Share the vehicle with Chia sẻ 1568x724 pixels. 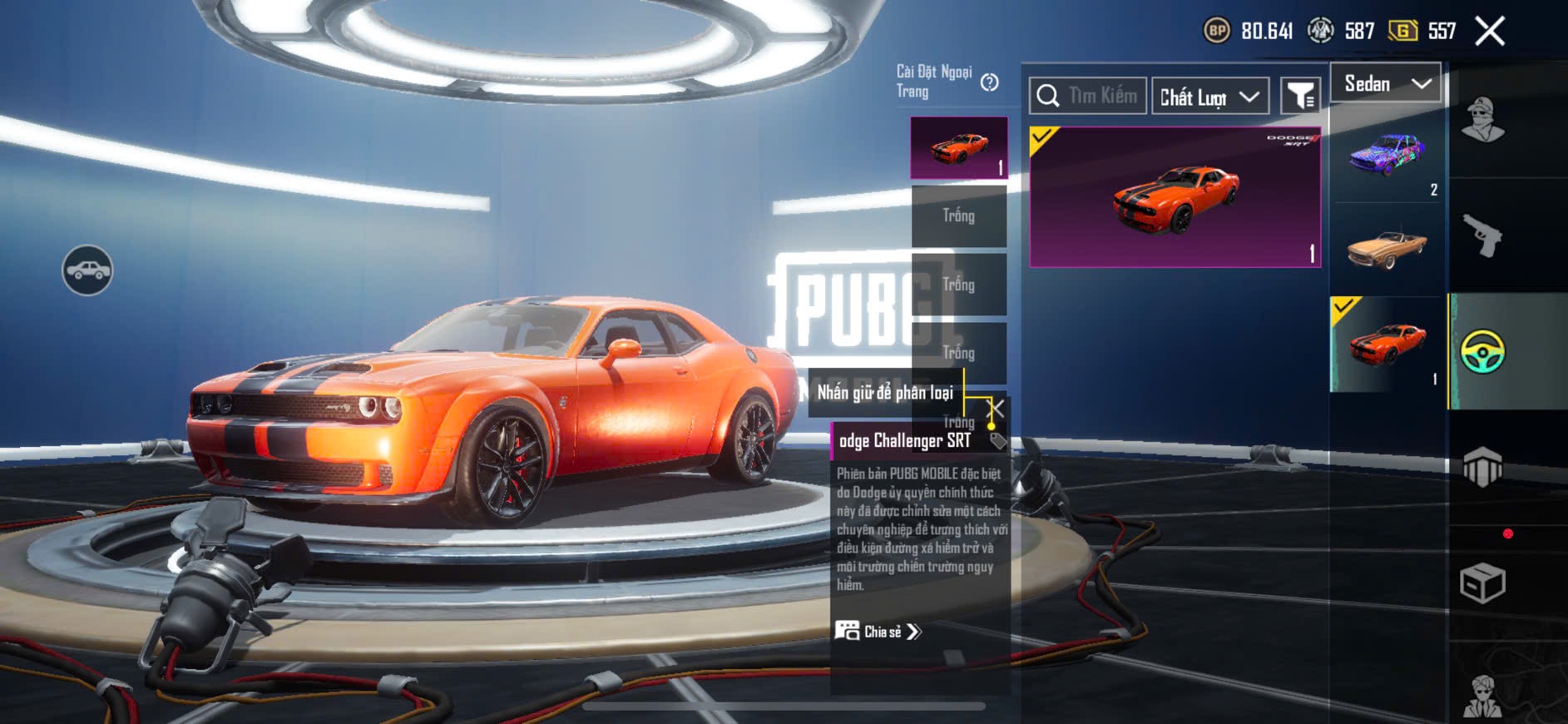(x=878, y=632)
